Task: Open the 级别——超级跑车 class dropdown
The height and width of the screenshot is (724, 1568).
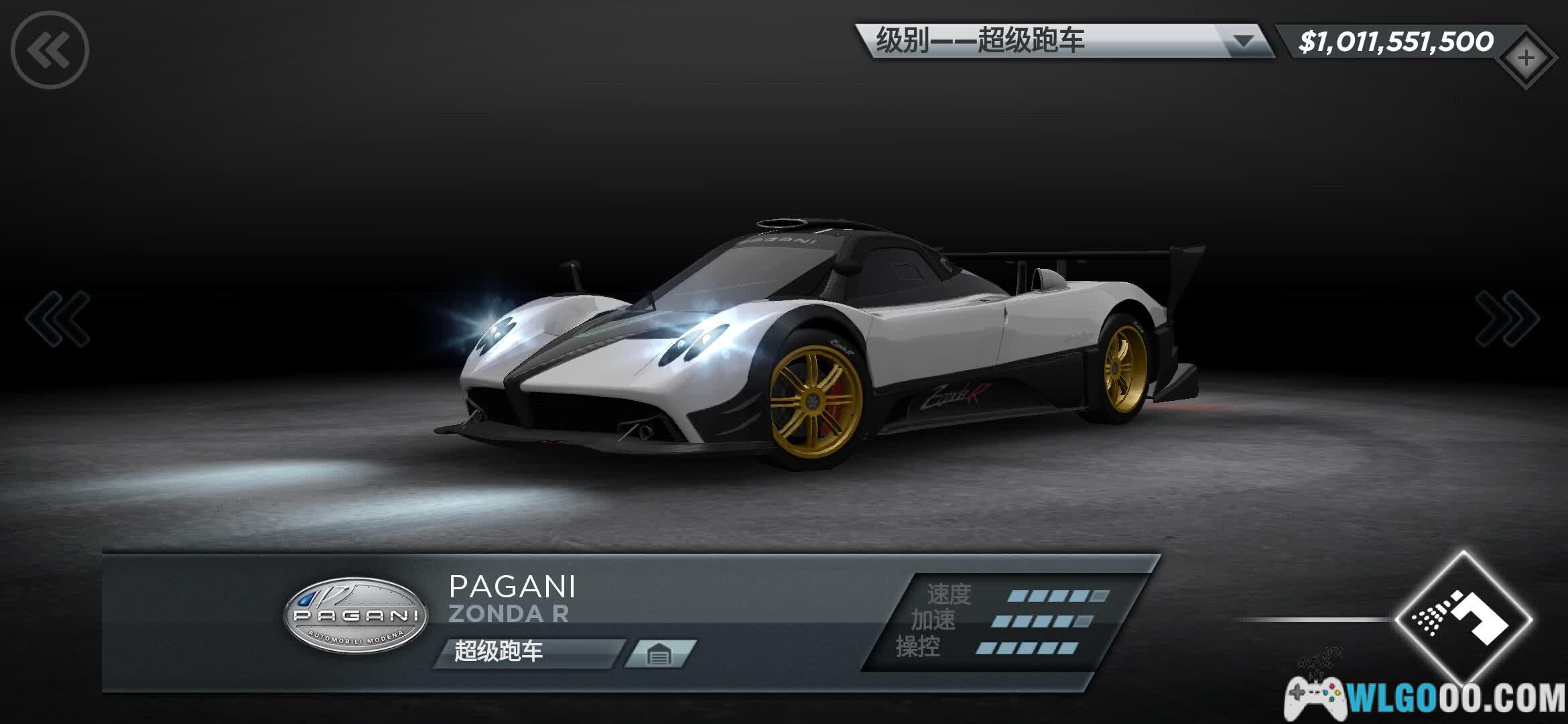Action: [1064, 42]
